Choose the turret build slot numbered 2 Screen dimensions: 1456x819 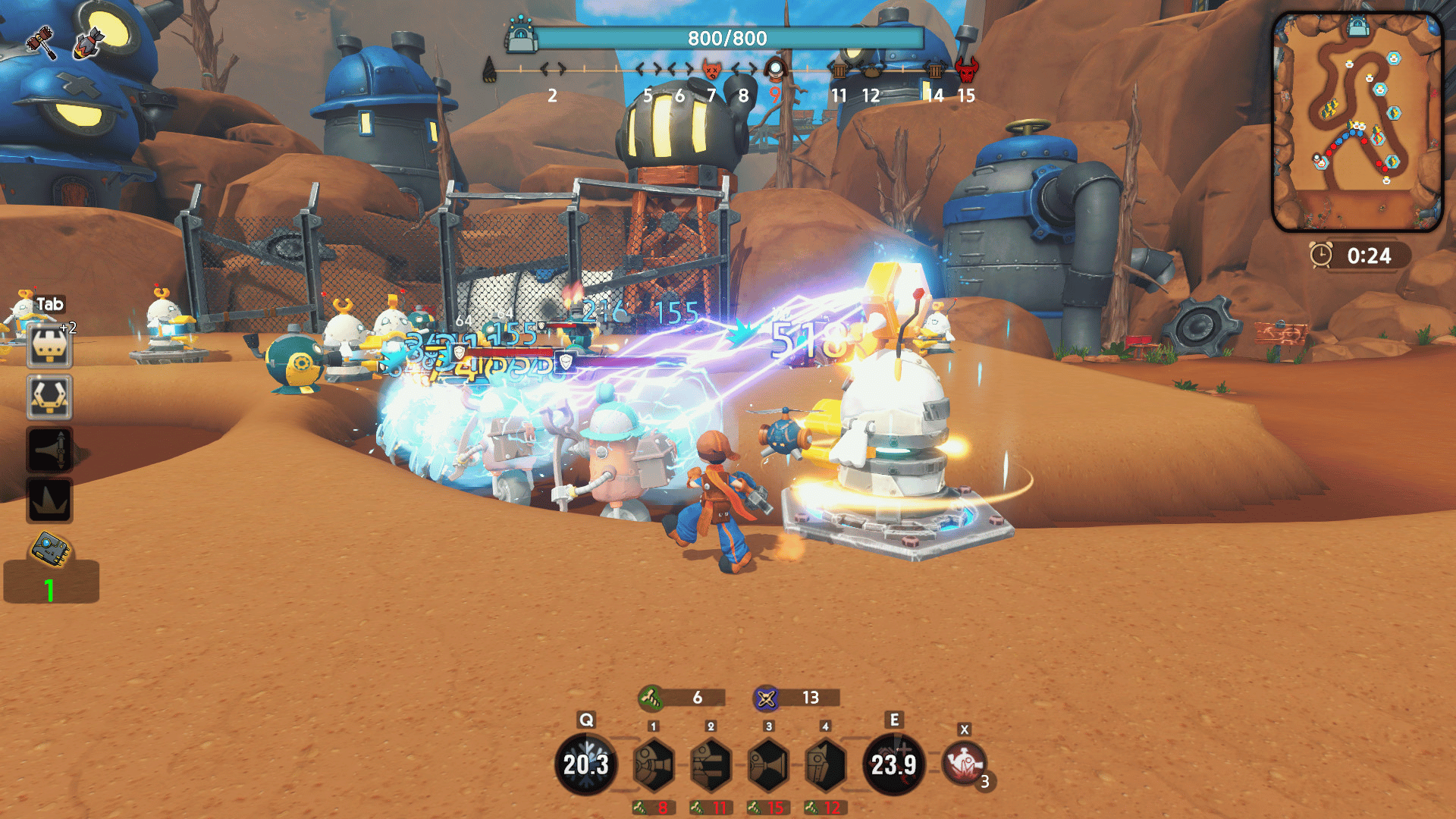pyautogui.click(x=711, y=765)
